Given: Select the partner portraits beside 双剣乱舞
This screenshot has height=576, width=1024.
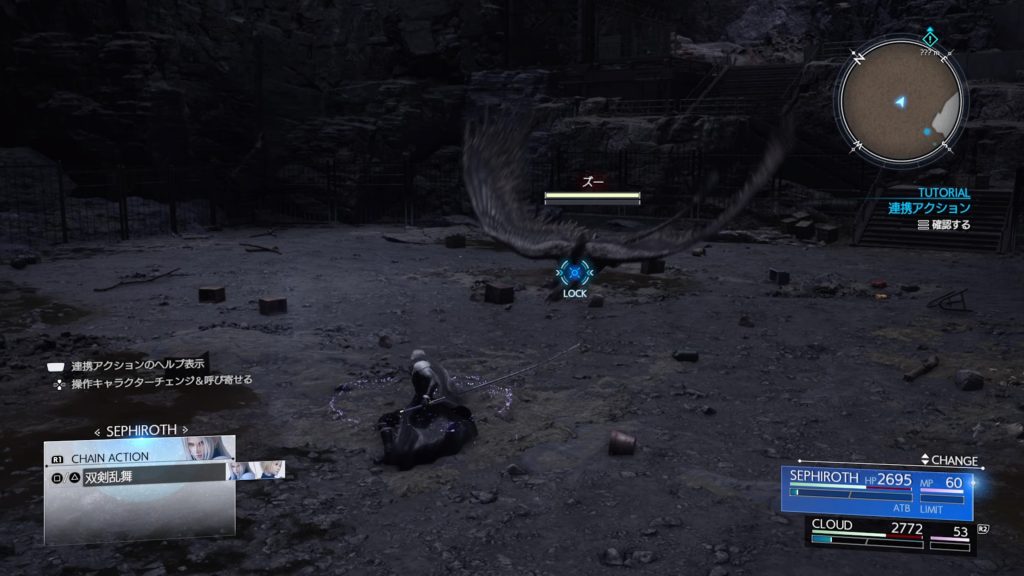Looking at the screenshot, I should (255, 469).
